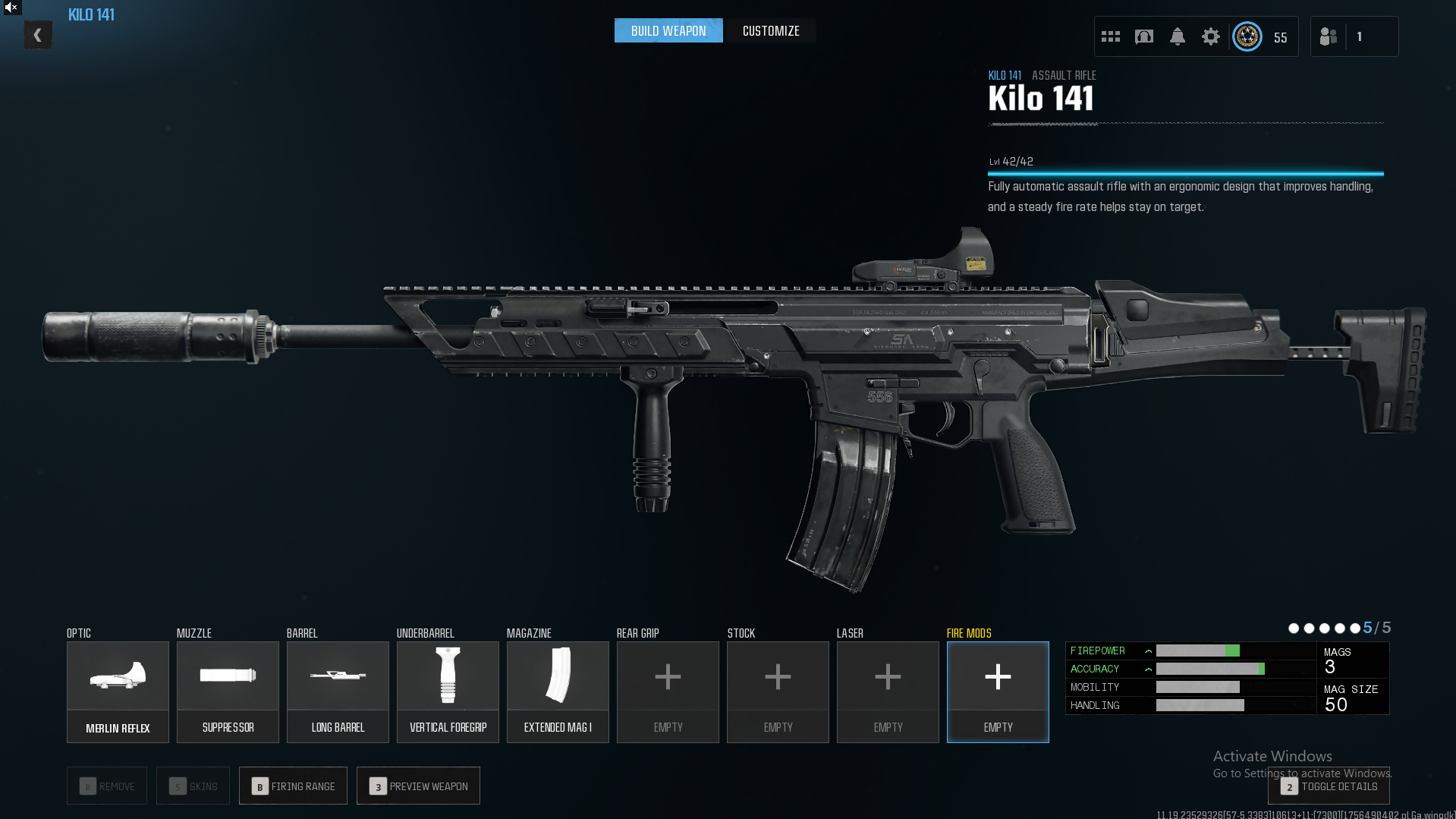Launch the Firing Range
The width and height of the screenshot is (1456, 819).
click(x=293, y=786)
